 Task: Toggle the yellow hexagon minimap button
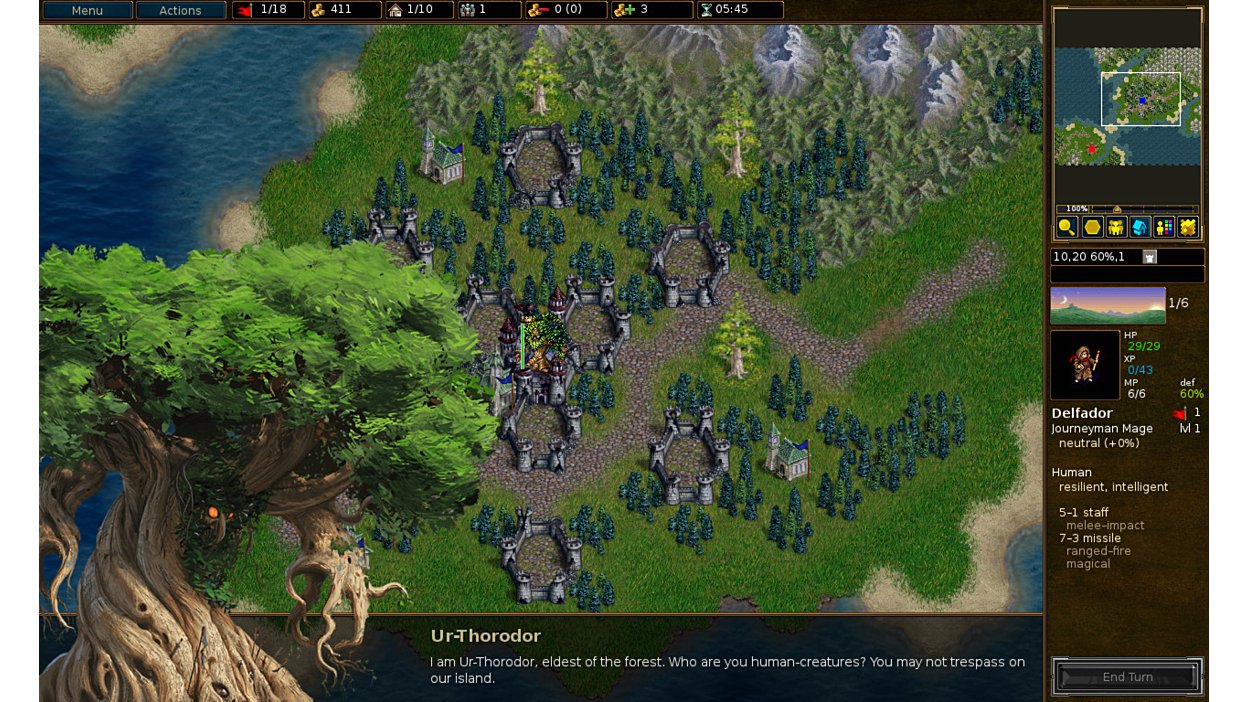tap(1092, 227)
